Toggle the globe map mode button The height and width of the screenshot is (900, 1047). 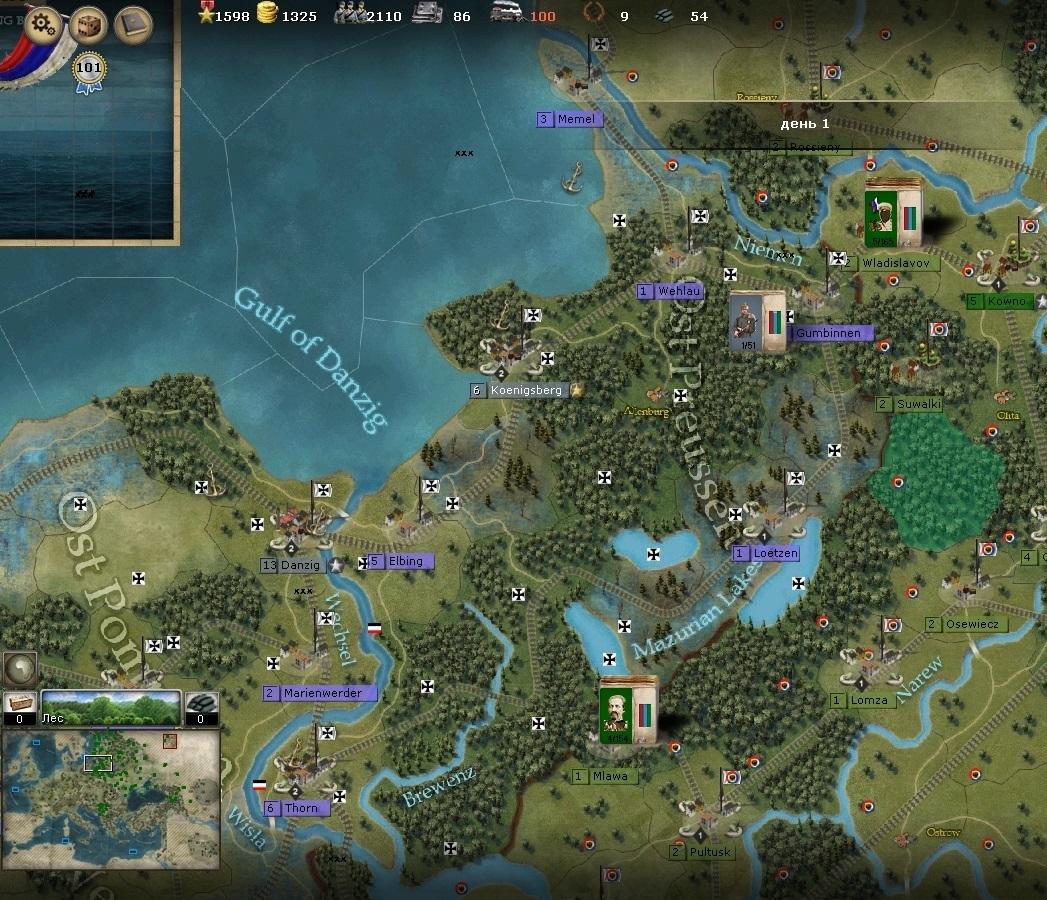click(19, 668)
